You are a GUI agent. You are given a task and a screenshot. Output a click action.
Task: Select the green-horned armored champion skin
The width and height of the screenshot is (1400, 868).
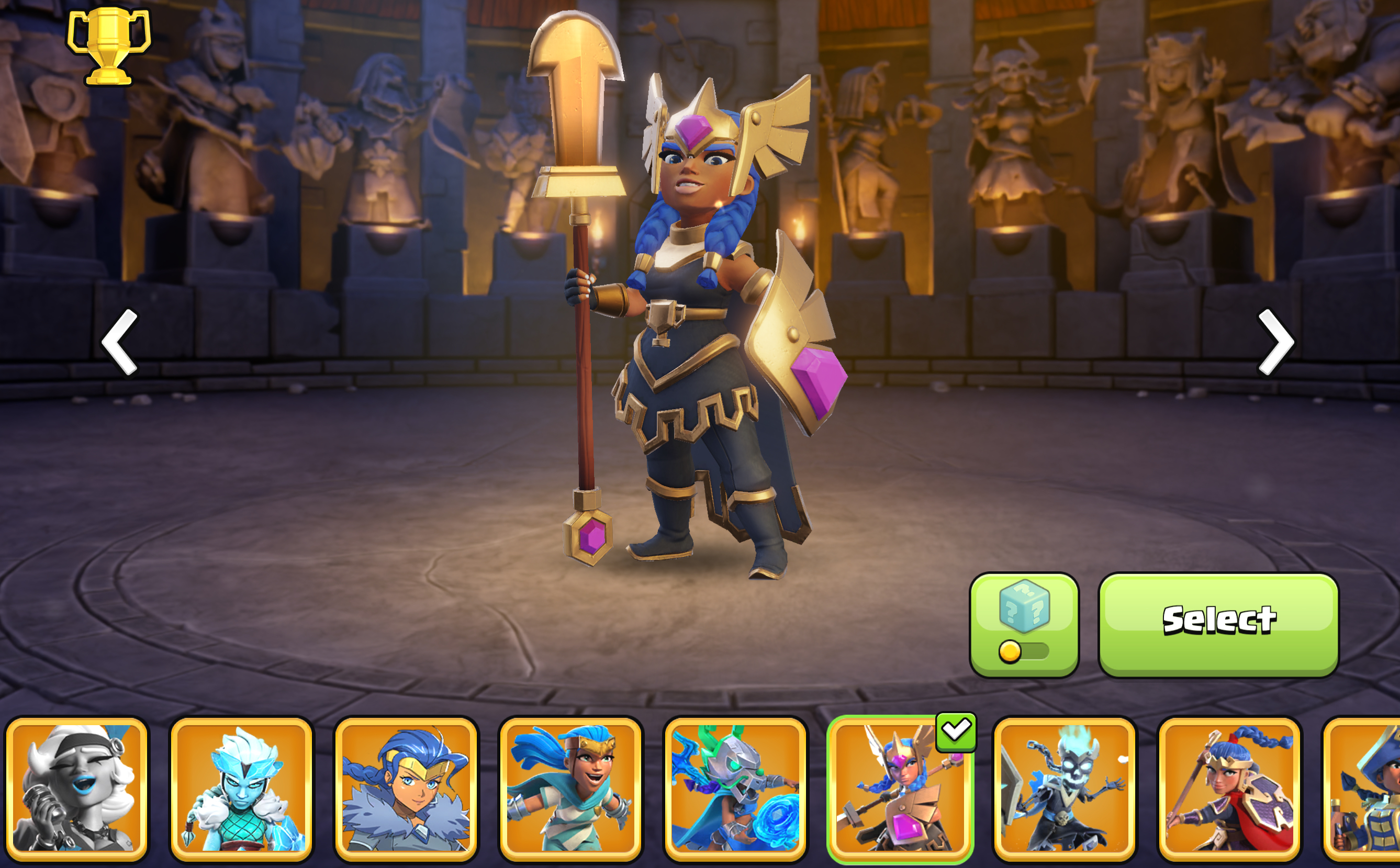(736, 789)
